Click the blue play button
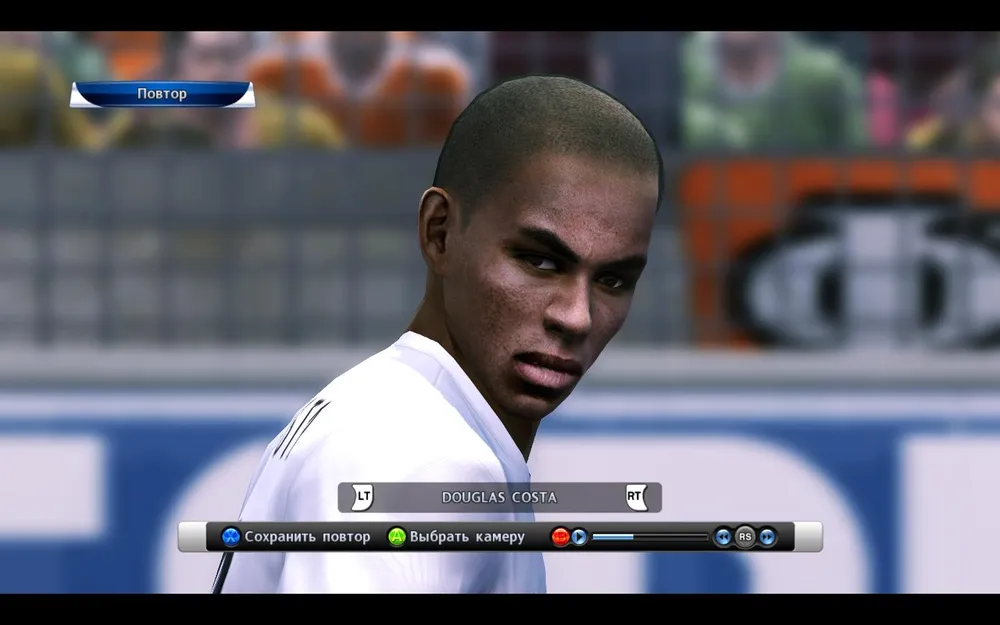1000x625 pixels. coord(579,537)
